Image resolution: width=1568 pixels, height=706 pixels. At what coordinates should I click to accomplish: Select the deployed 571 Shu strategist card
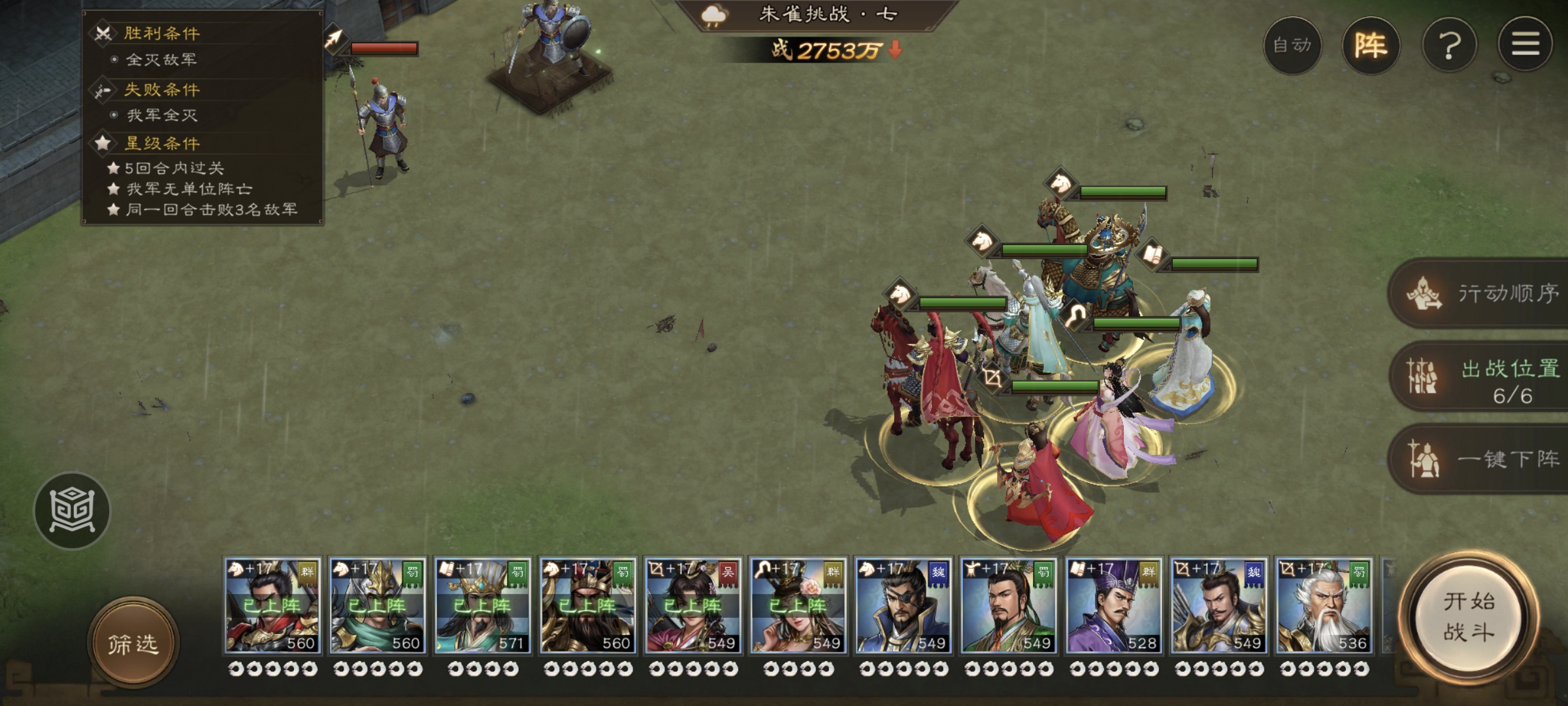(x=483, y=605)
